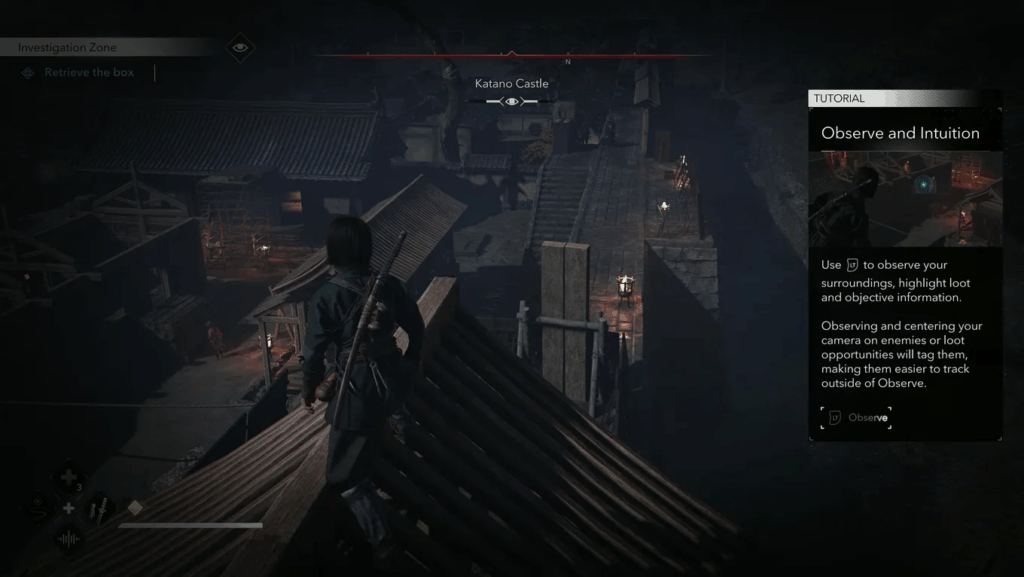Select the left quick-slot item icon
This screenshot has width=1024, height=577.
(x=37, y=508)
